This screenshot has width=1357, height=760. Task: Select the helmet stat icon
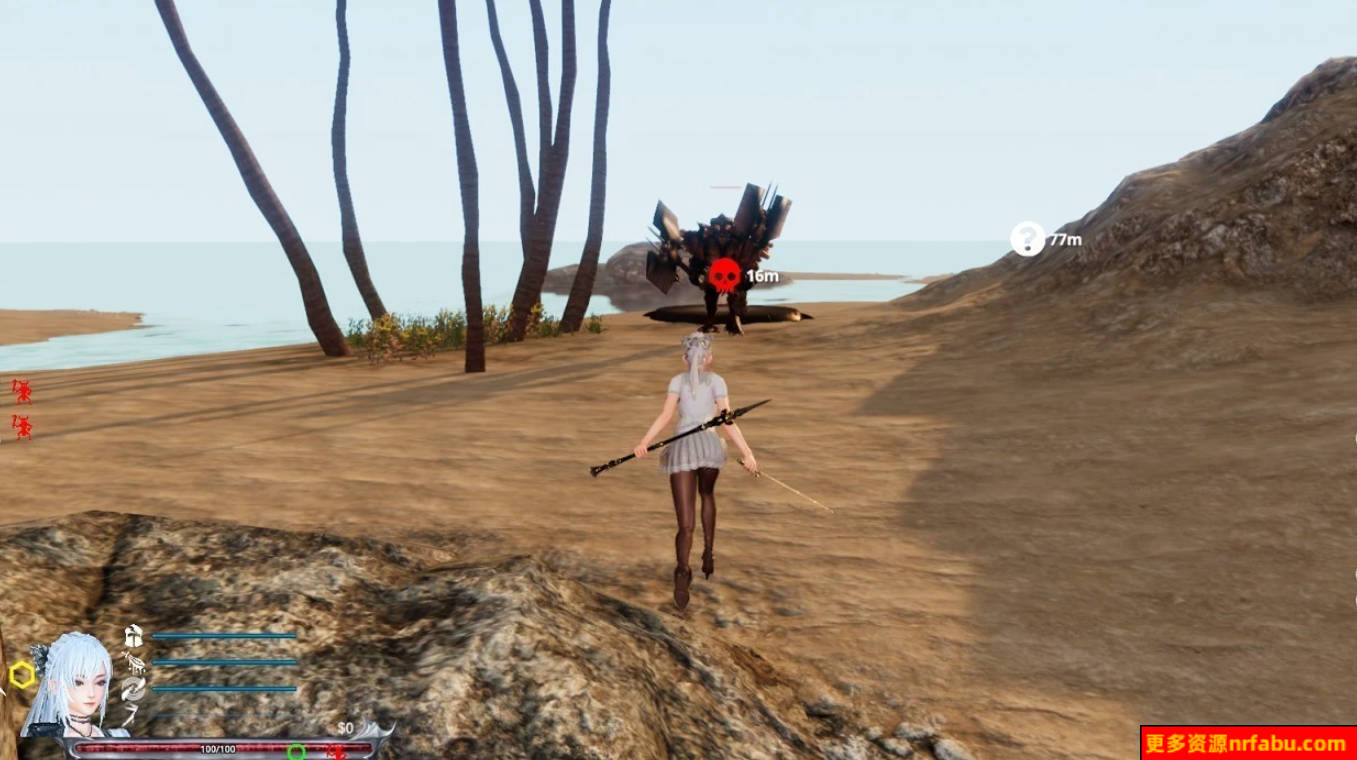(133, 636)
